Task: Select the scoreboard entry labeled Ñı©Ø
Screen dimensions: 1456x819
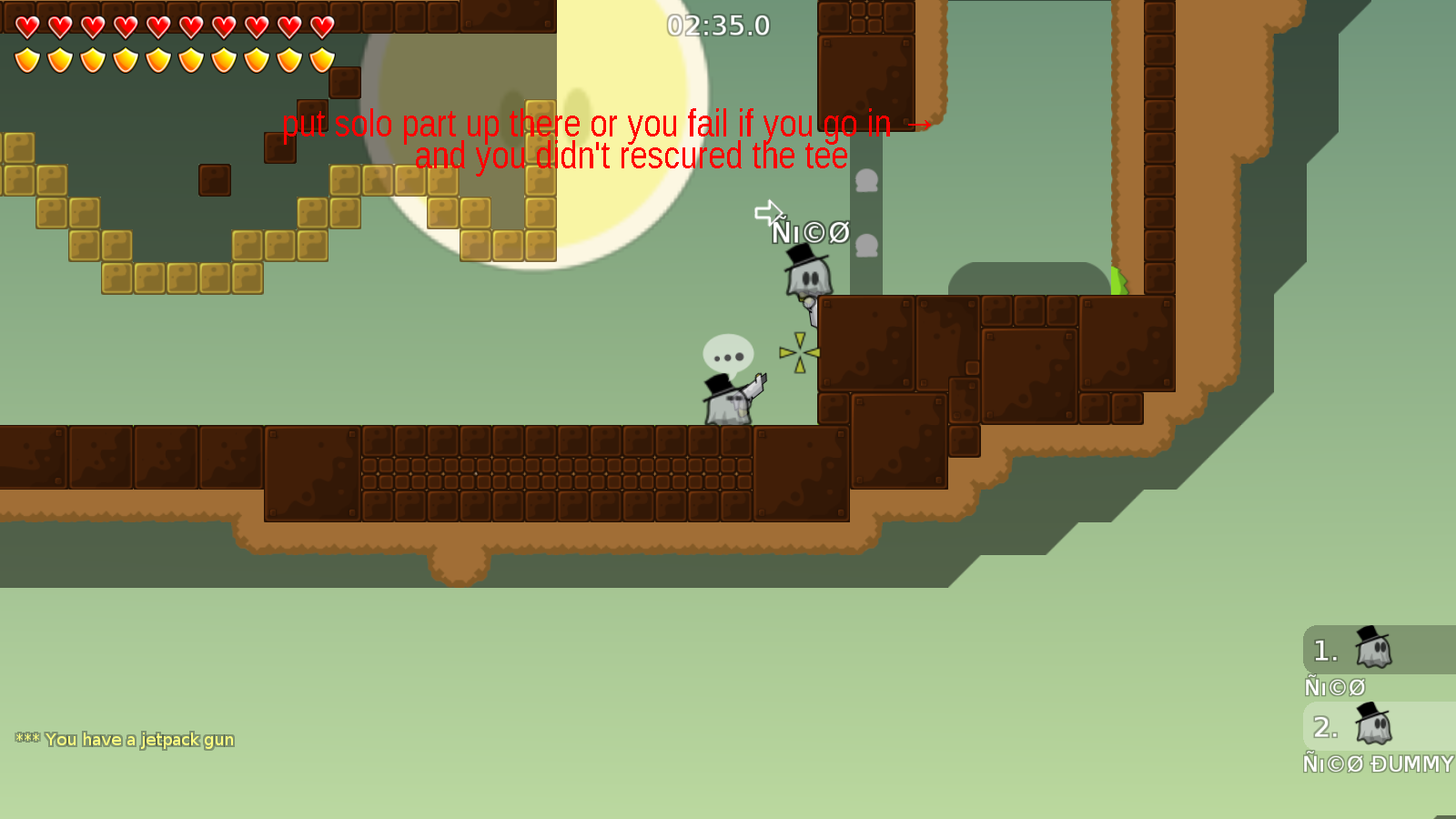Action: tap(1334, 686)
